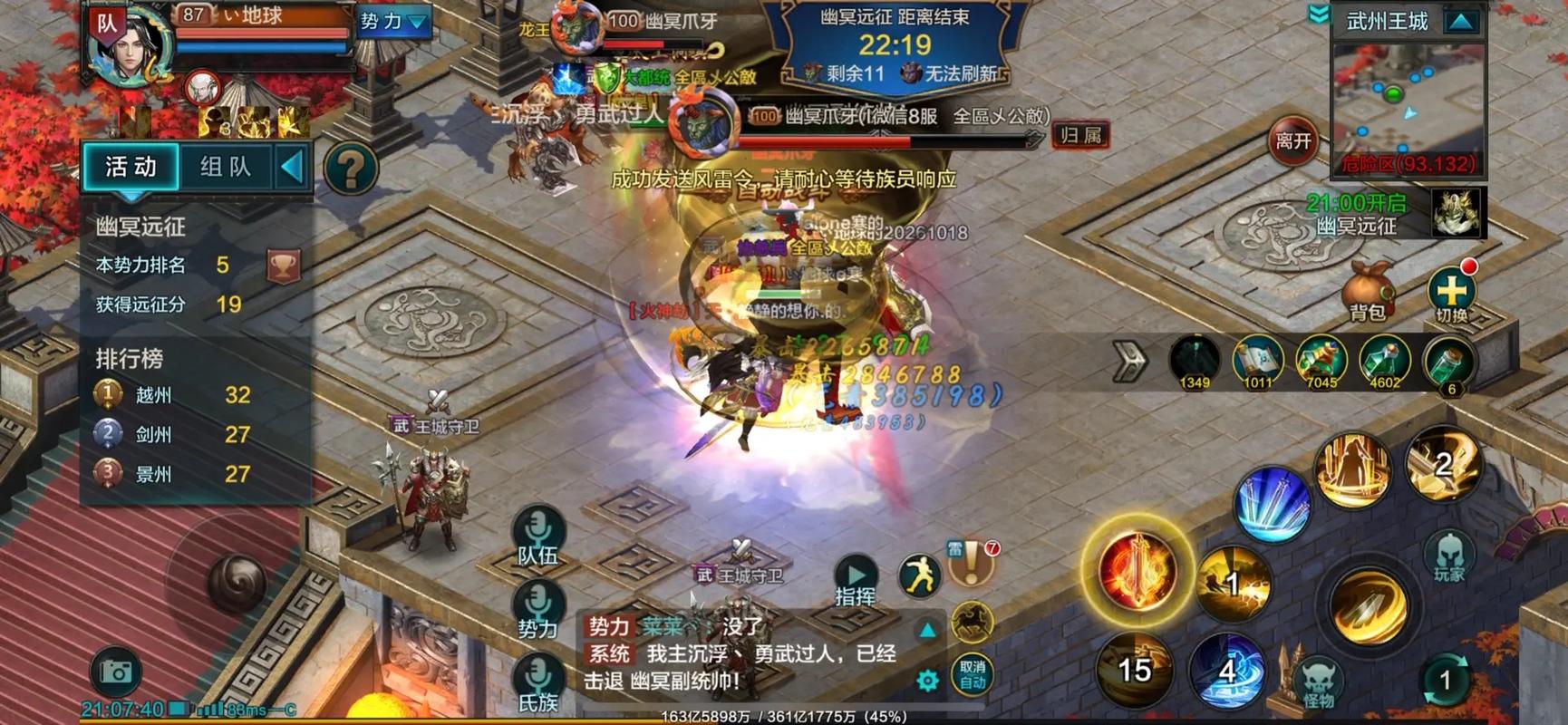Activate the flaming sword main attack skill
Screen dimensions: 1568x725
(x=1137, y=571)
